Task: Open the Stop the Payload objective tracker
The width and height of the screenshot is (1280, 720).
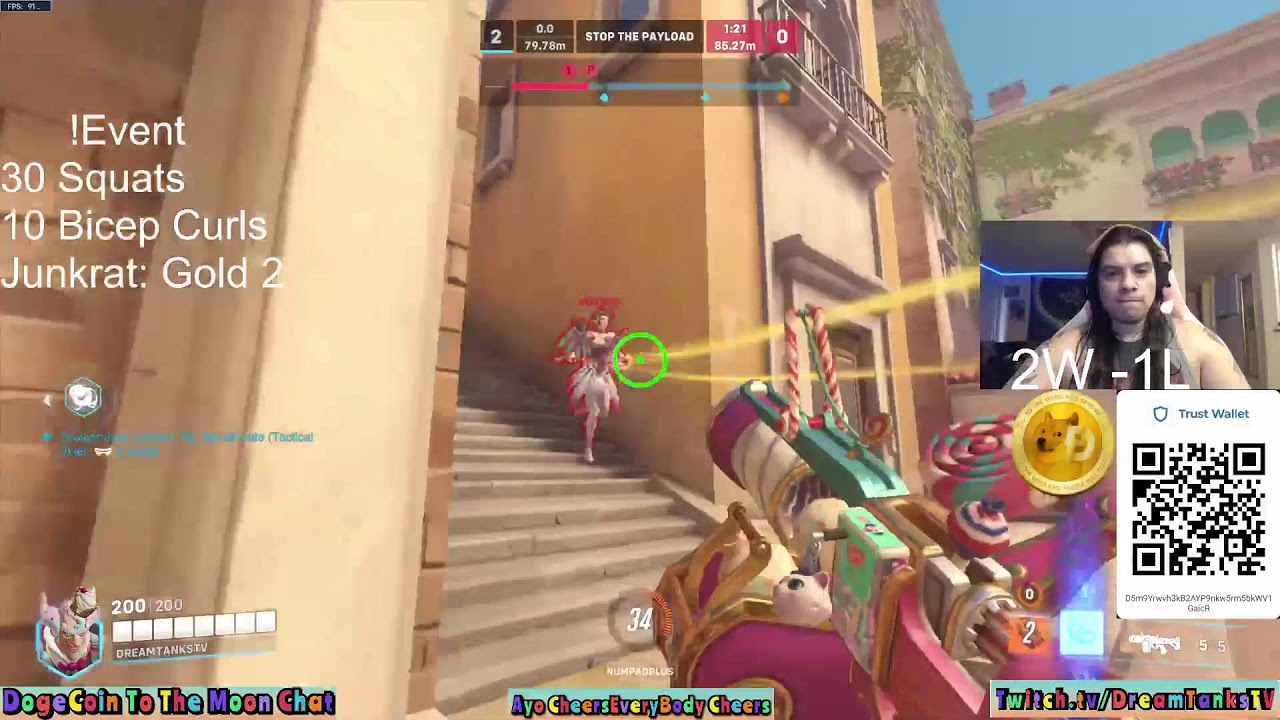Action: 639,37
